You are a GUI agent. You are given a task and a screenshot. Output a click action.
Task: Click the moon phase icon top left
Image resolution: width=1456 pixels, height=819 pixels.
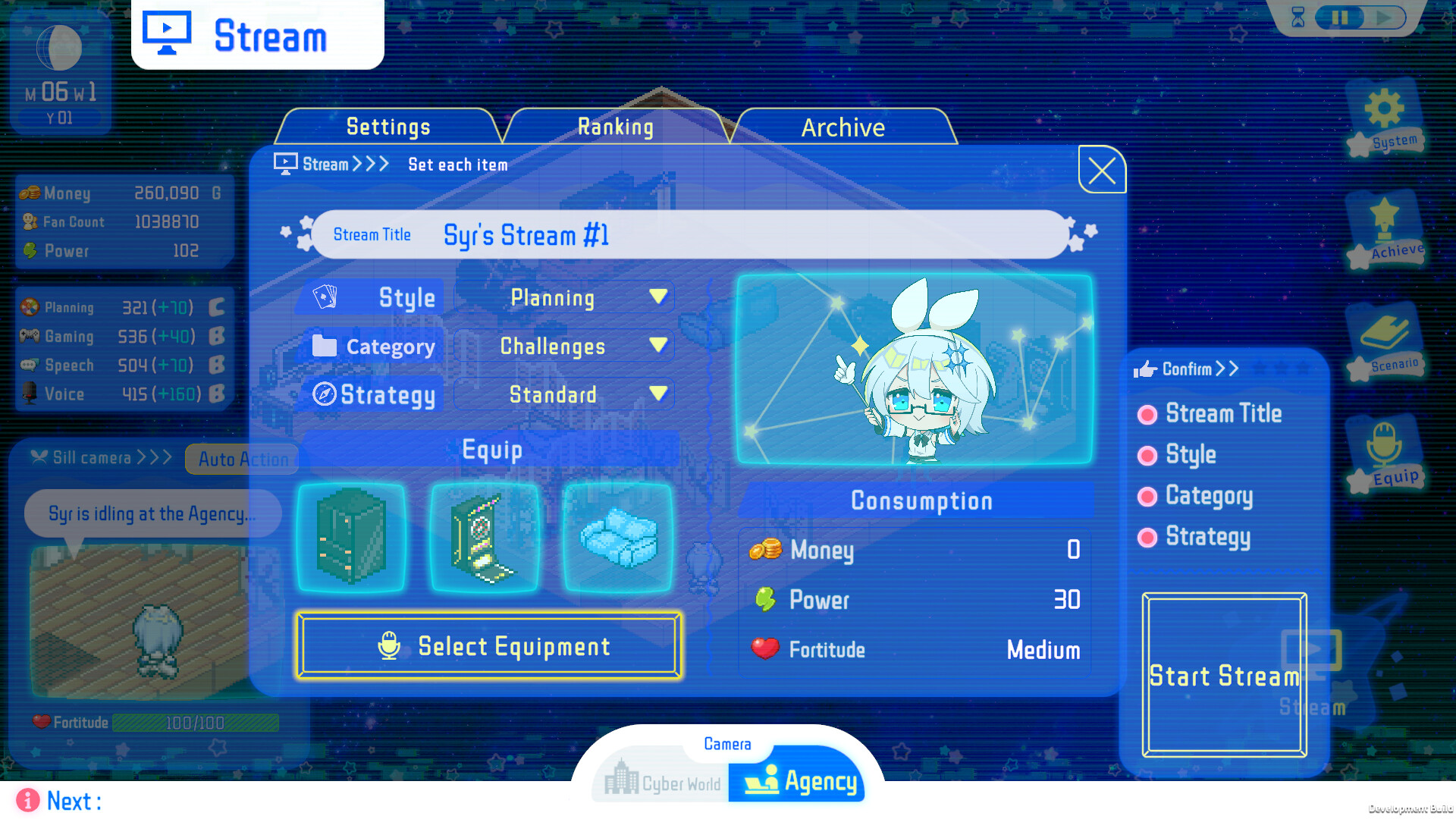59,47
